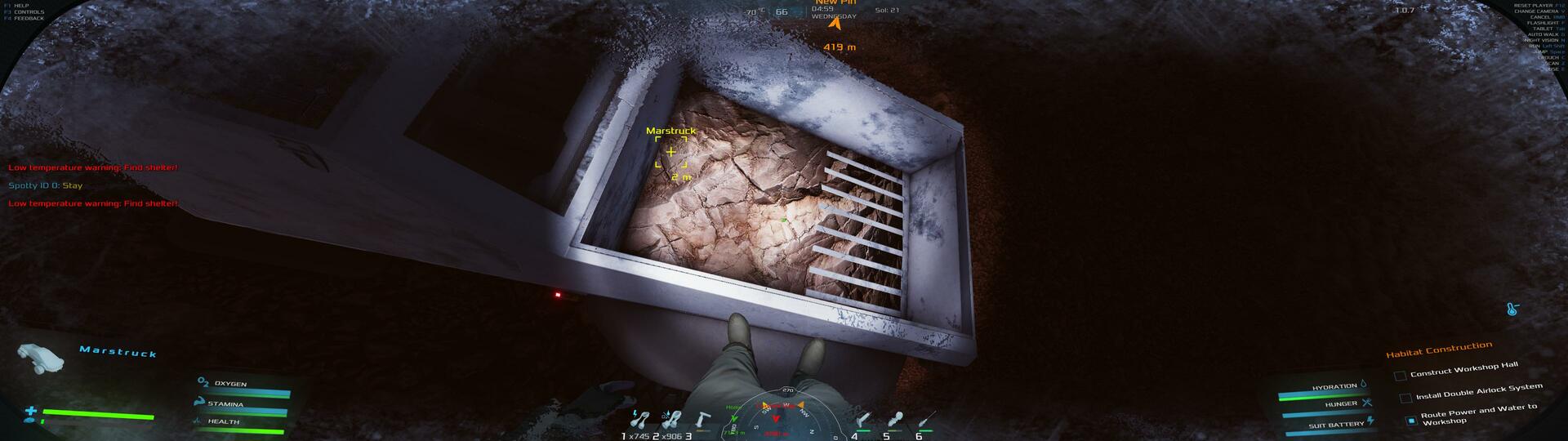Click the compass radar dial
This screenshot has height=441, width=1568.
(x=776, y=416)
